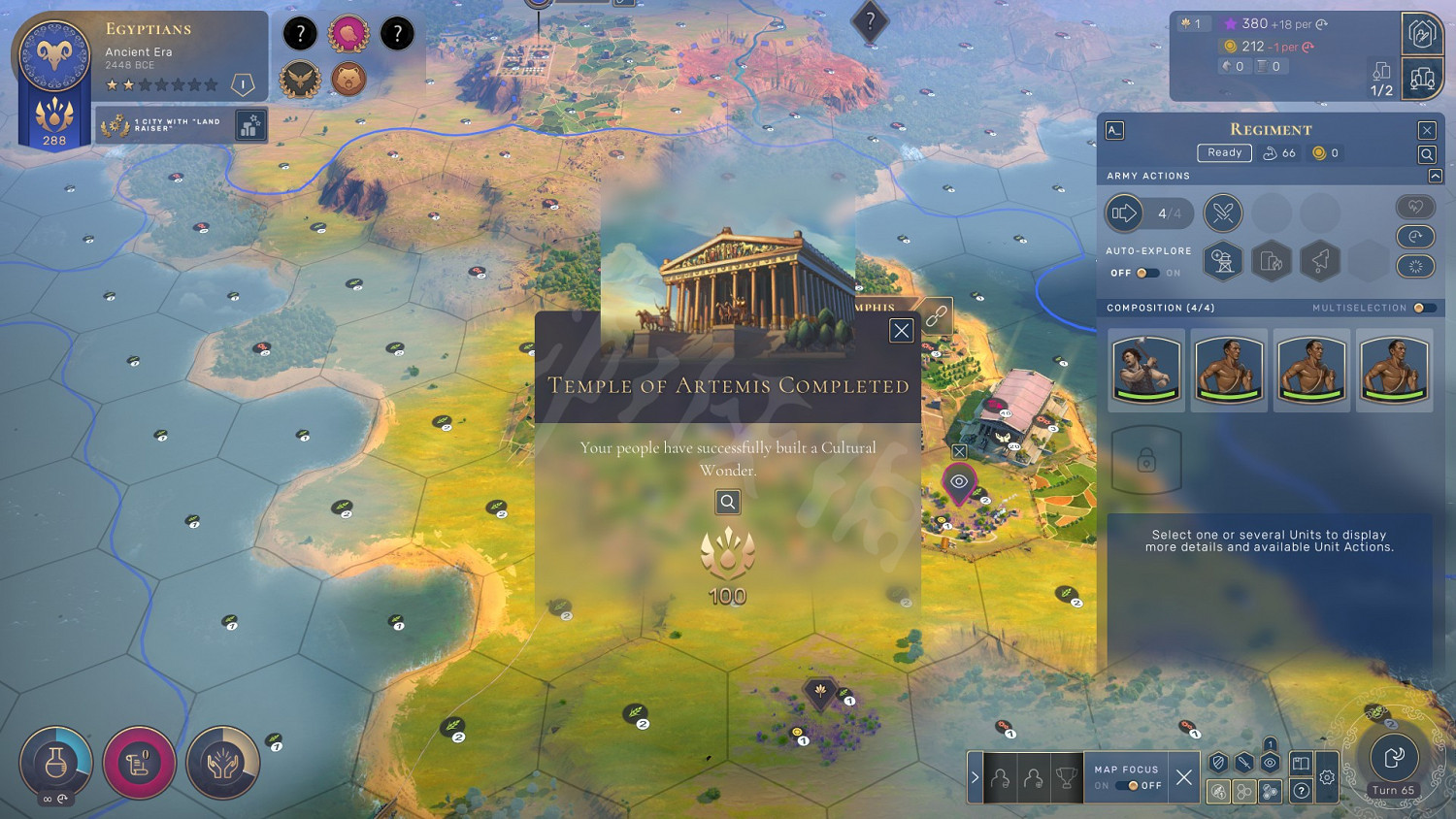Open the civics scroll button

pyautogui.click(x=139, y=763)
